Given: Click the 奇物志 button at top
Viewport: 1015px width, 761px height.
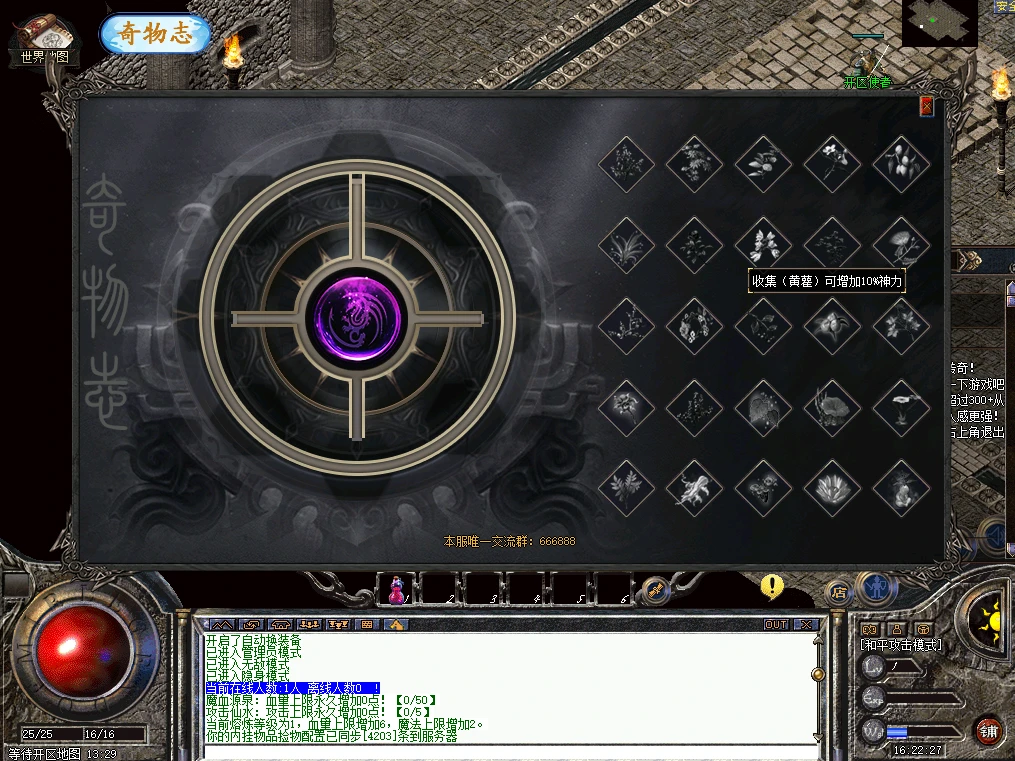Looking at the screenshot, I should click(155, 33).
